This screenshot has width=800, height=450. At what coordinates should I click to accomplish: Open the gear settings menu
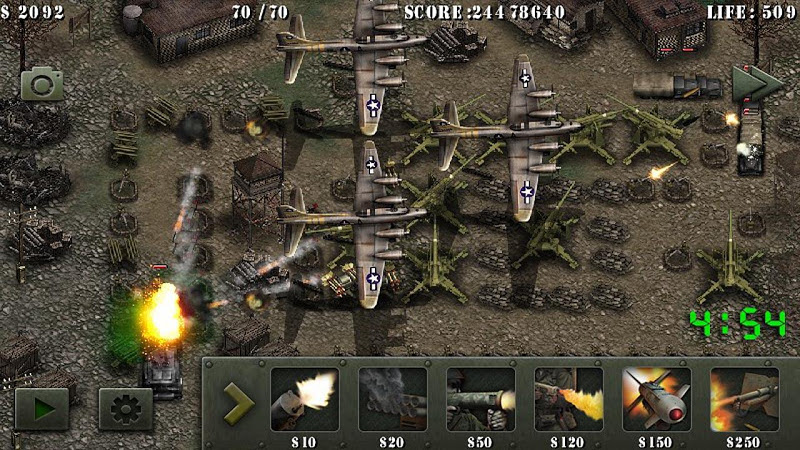125,409
